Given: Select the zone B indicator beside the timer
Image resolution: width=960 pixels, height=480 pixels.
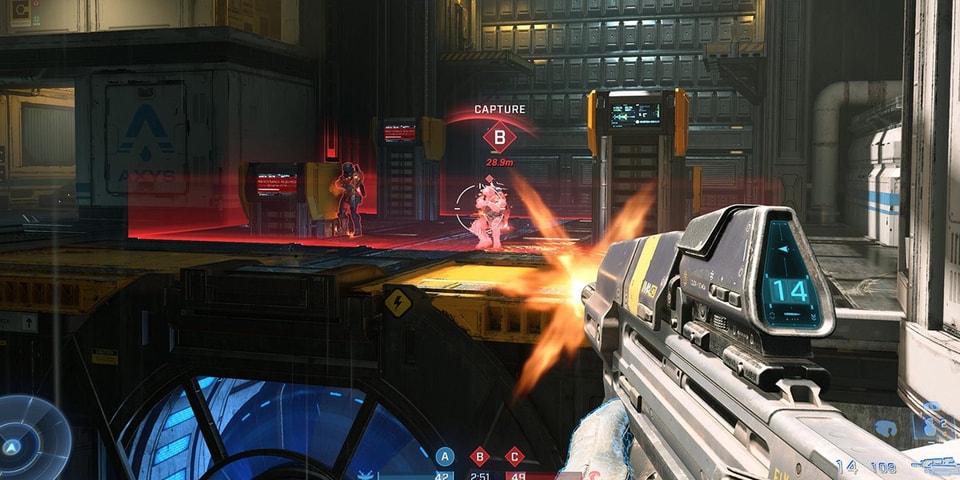Looking at the screenshot, I should [x=480, y=456].
